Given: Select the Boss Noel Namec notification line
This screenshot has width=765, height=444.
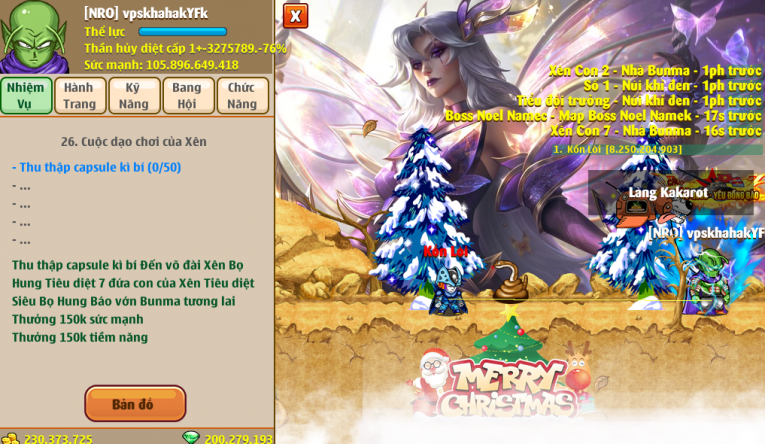Looking at the screenshot, I should point(603,116).
